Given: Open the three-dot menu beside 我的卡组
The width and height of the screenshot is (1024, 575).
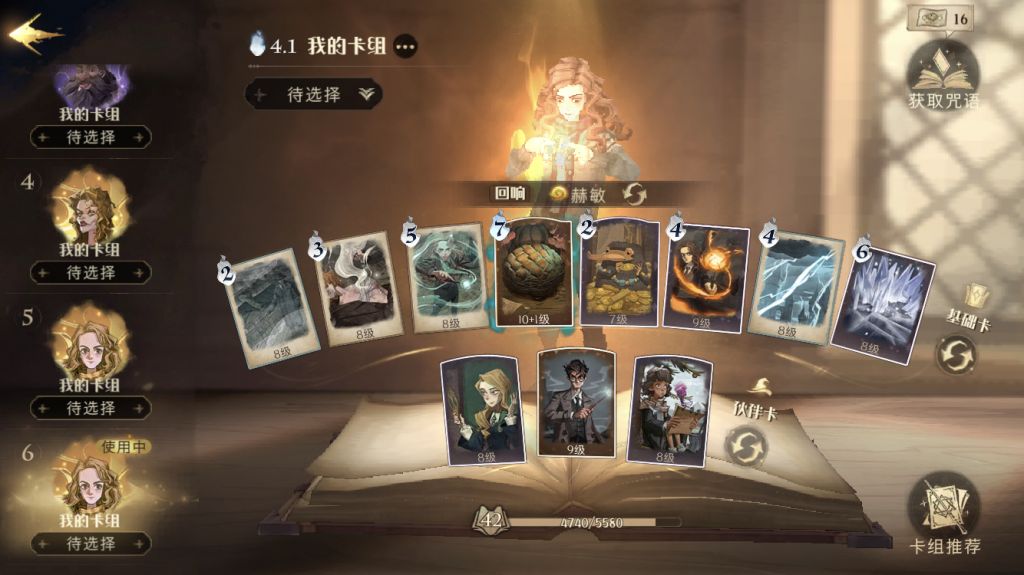Looking at the screenshot, I should 404,46.
